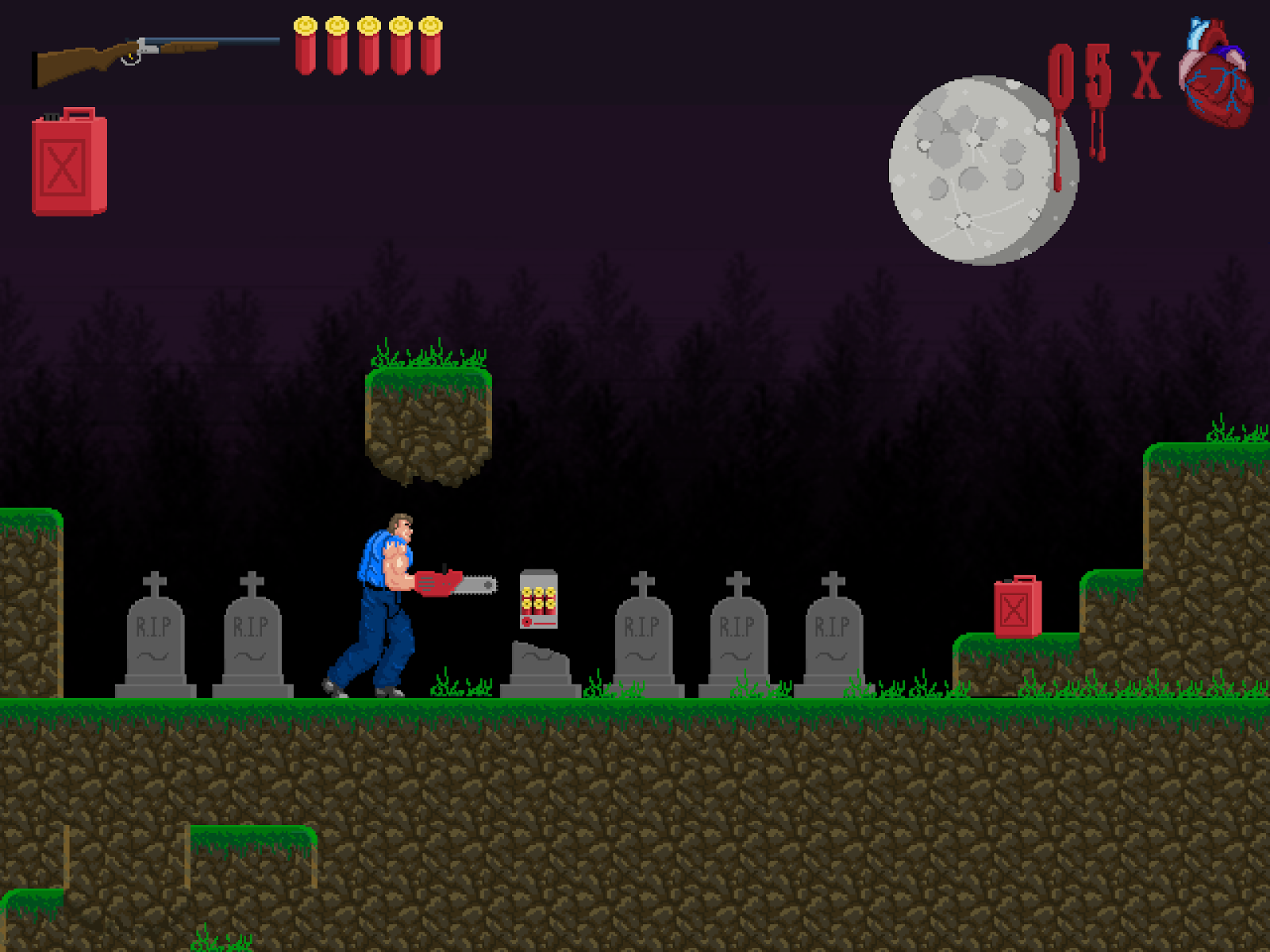Click the full moon in the sky
Viewport: 1270px width, 952px height.
[984, 167]
